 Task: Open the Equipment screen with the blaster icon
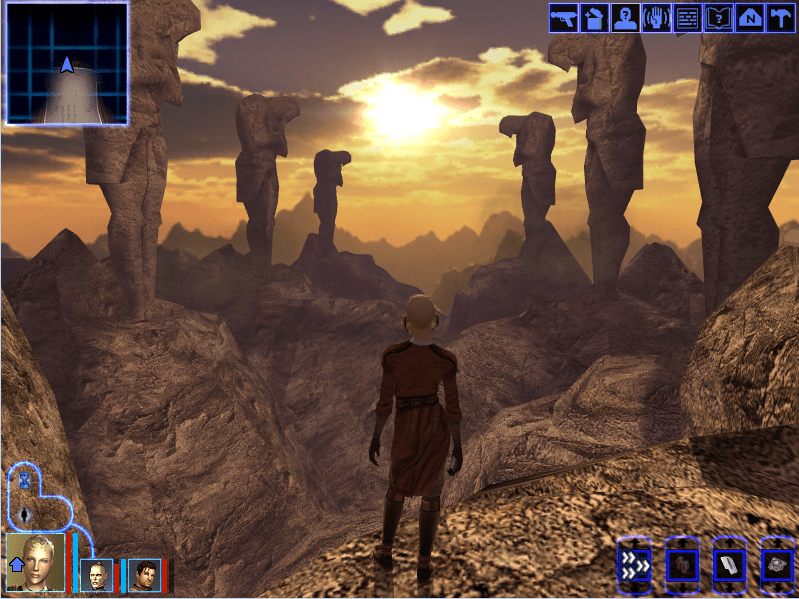(x=564, y=18)
